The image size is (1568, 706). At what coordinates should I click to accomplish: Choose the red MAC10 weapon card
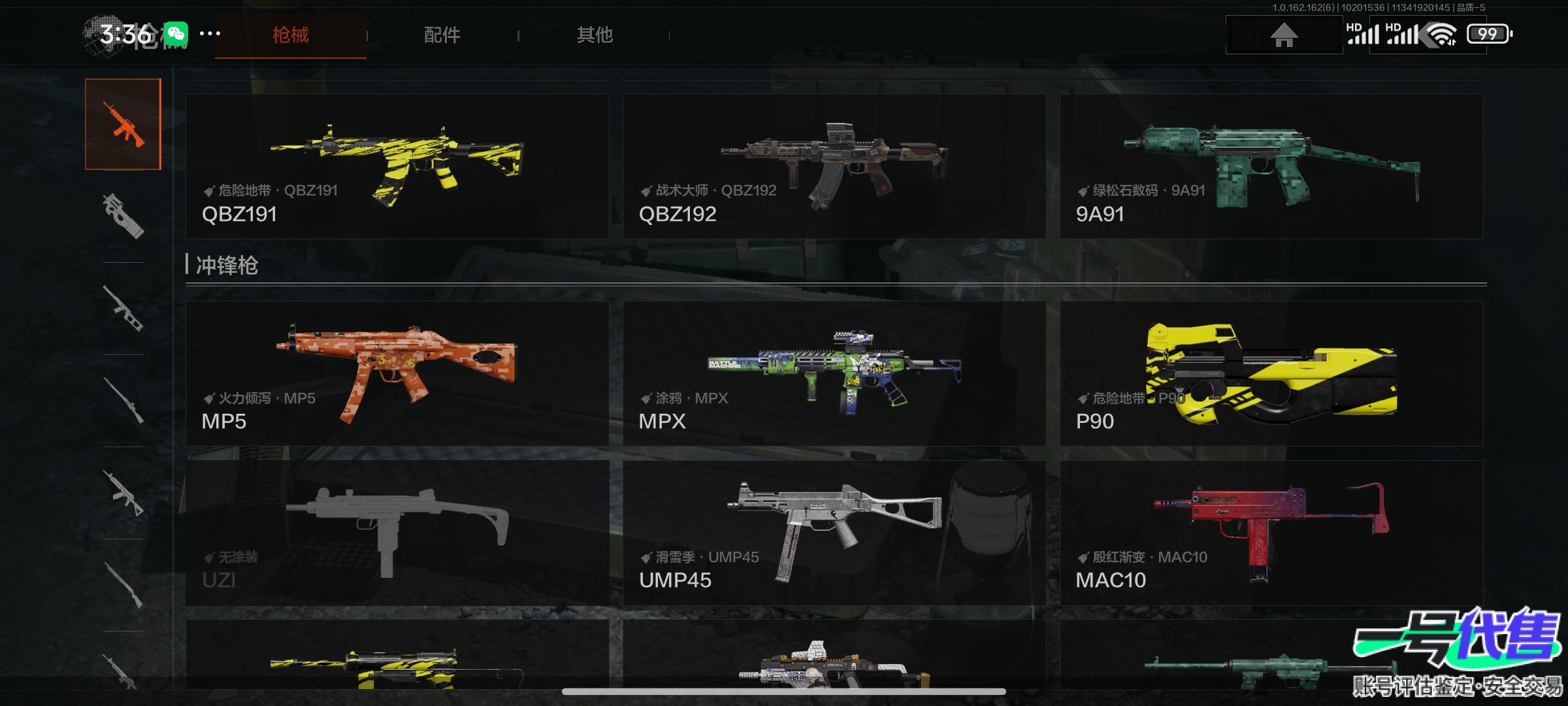coord(1271,533)
